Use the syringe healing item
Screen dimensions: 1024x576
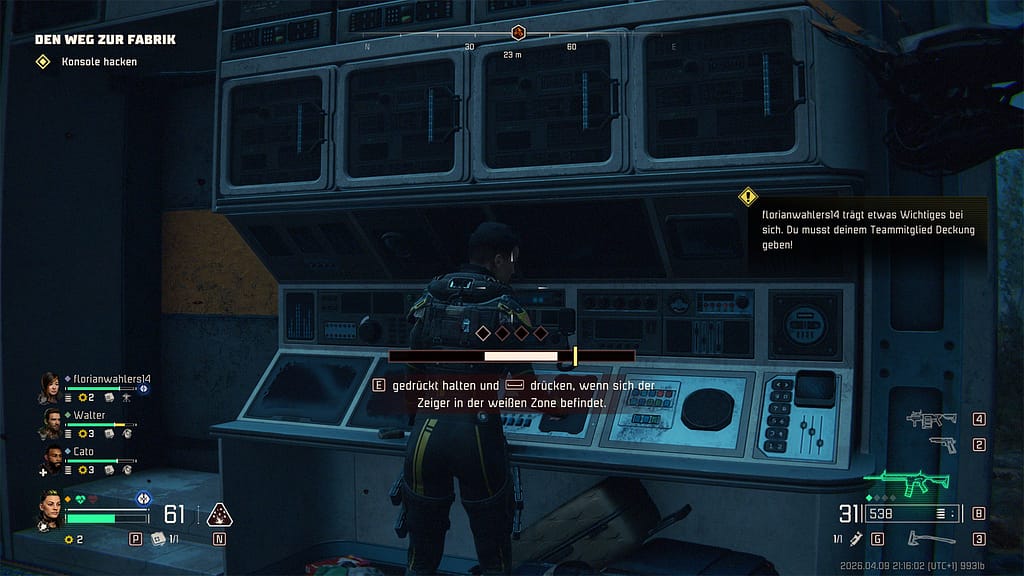pyautogui.click(x=856, y=539)
